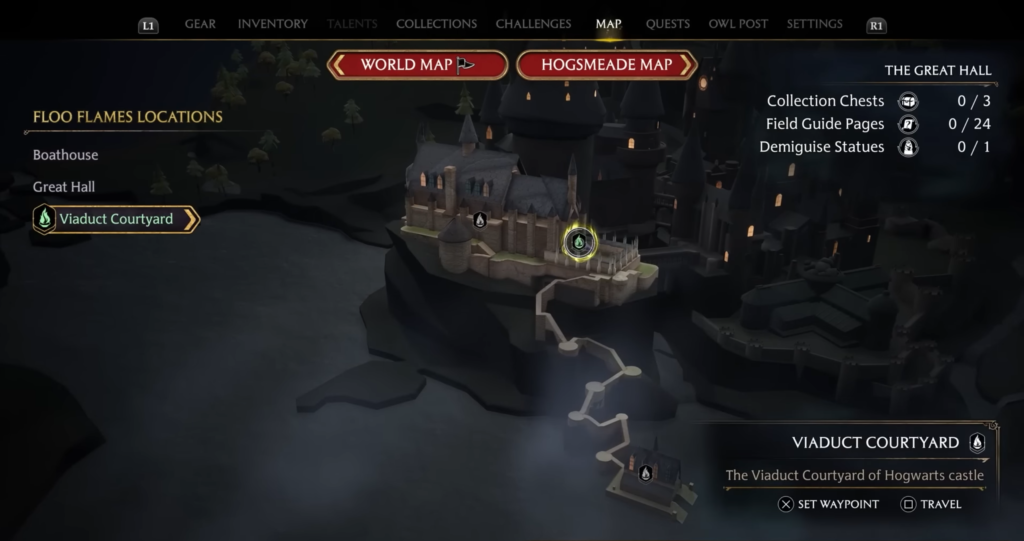The image size is (1024, 541).
Task: Open the Quests tab
Action: pos(667,24)
